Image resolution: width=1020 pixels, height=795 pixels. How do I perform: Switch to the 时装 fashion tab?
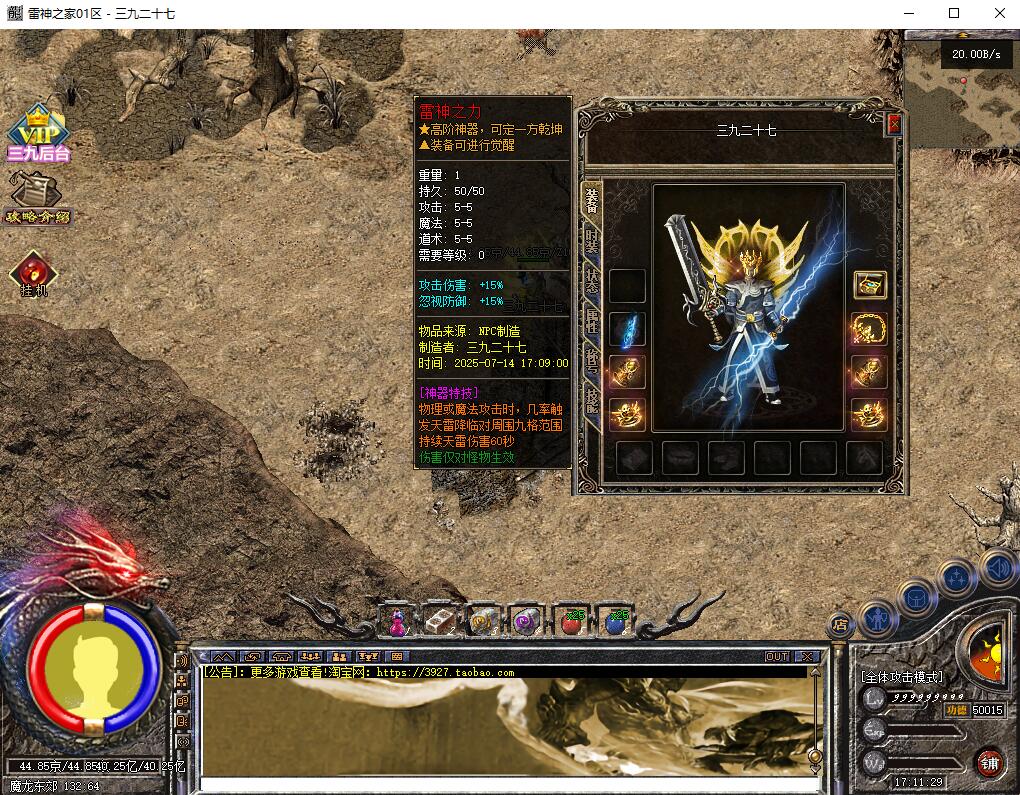point(592,240)
